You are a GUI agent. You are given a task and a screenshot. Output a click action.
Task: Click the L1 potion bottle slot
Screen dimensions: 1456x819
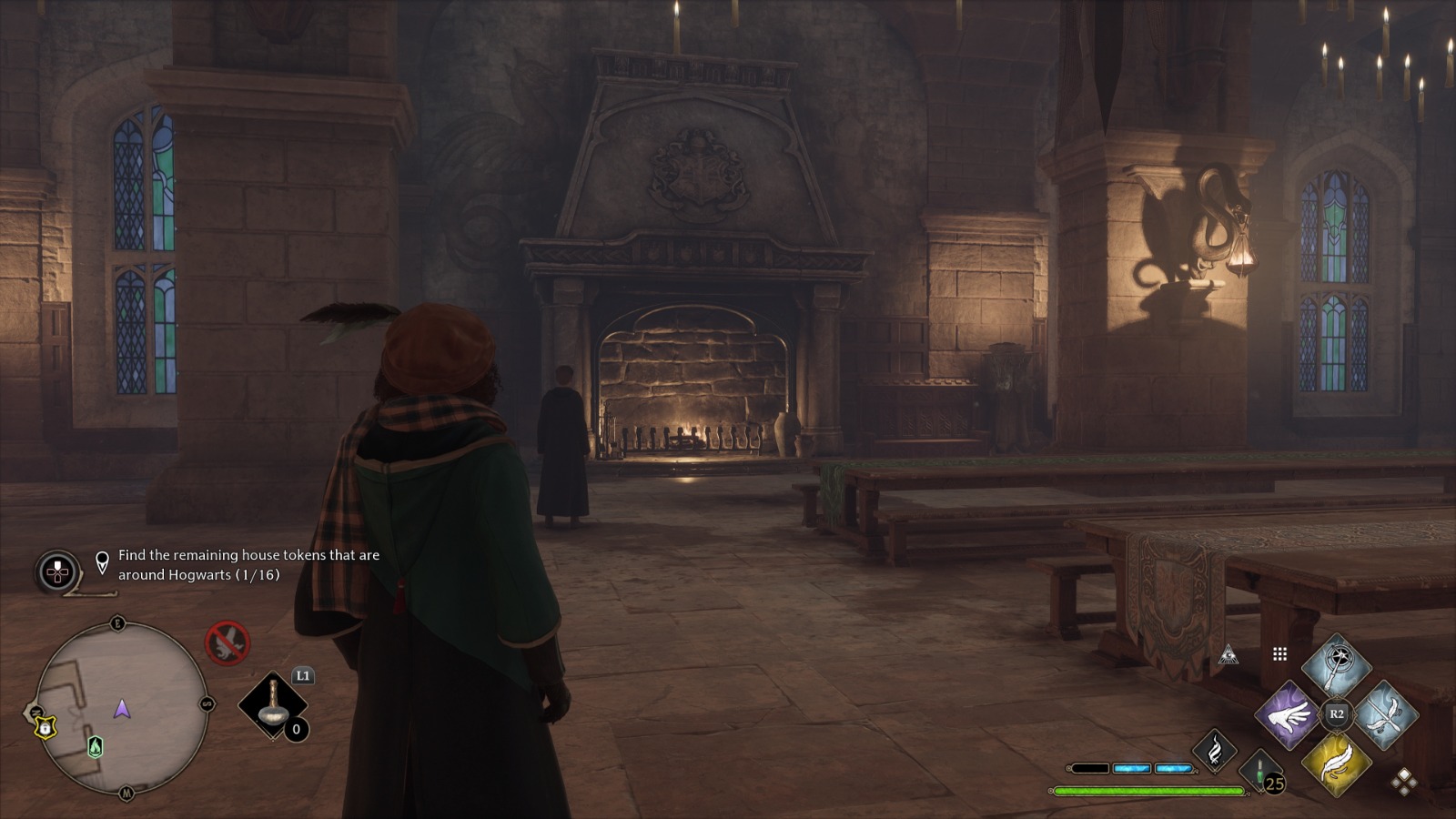273,706
